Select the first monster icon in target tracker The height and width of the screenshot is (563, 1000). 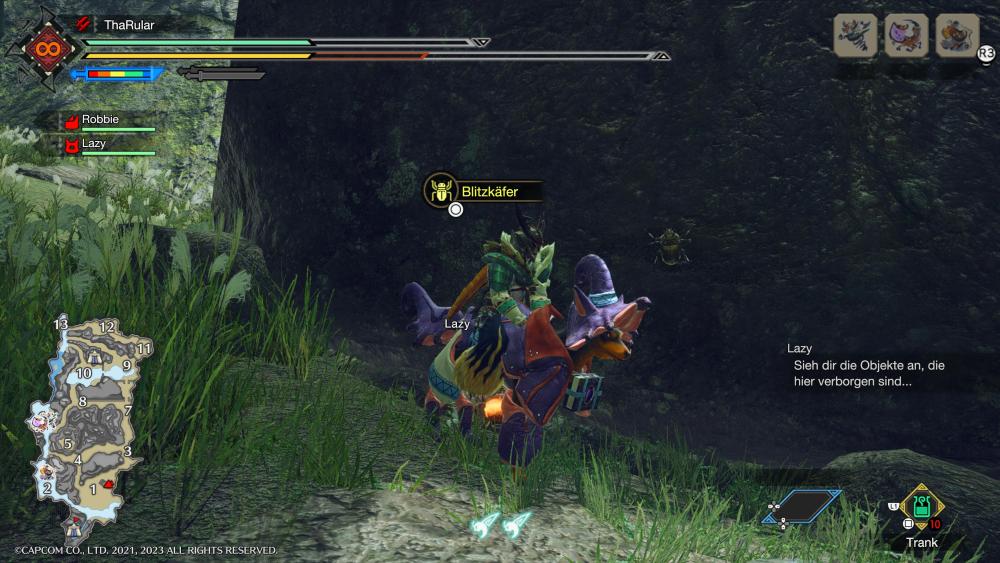click(855, 36)
